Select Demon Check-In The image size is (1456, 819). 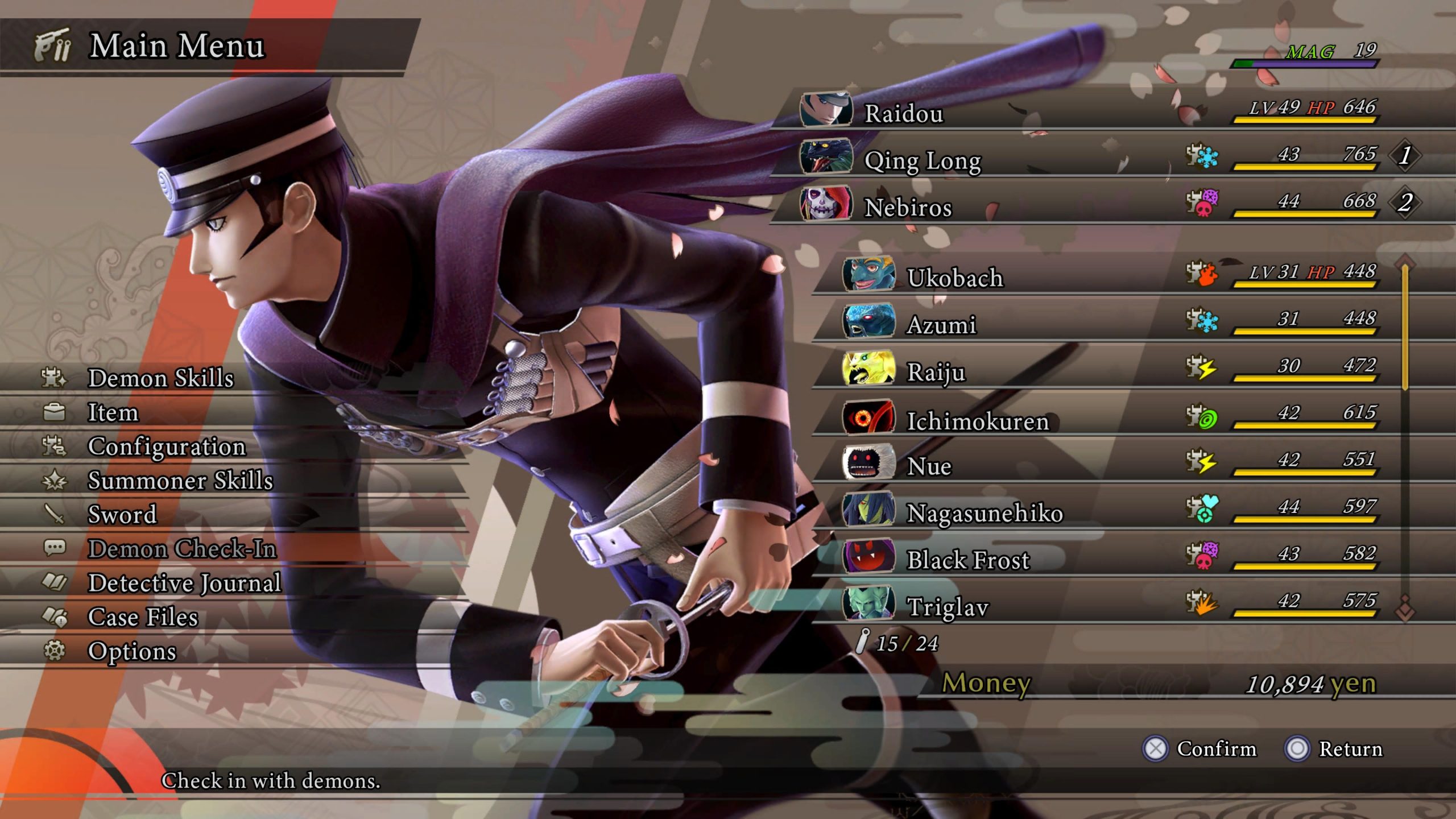click(181, 549)
